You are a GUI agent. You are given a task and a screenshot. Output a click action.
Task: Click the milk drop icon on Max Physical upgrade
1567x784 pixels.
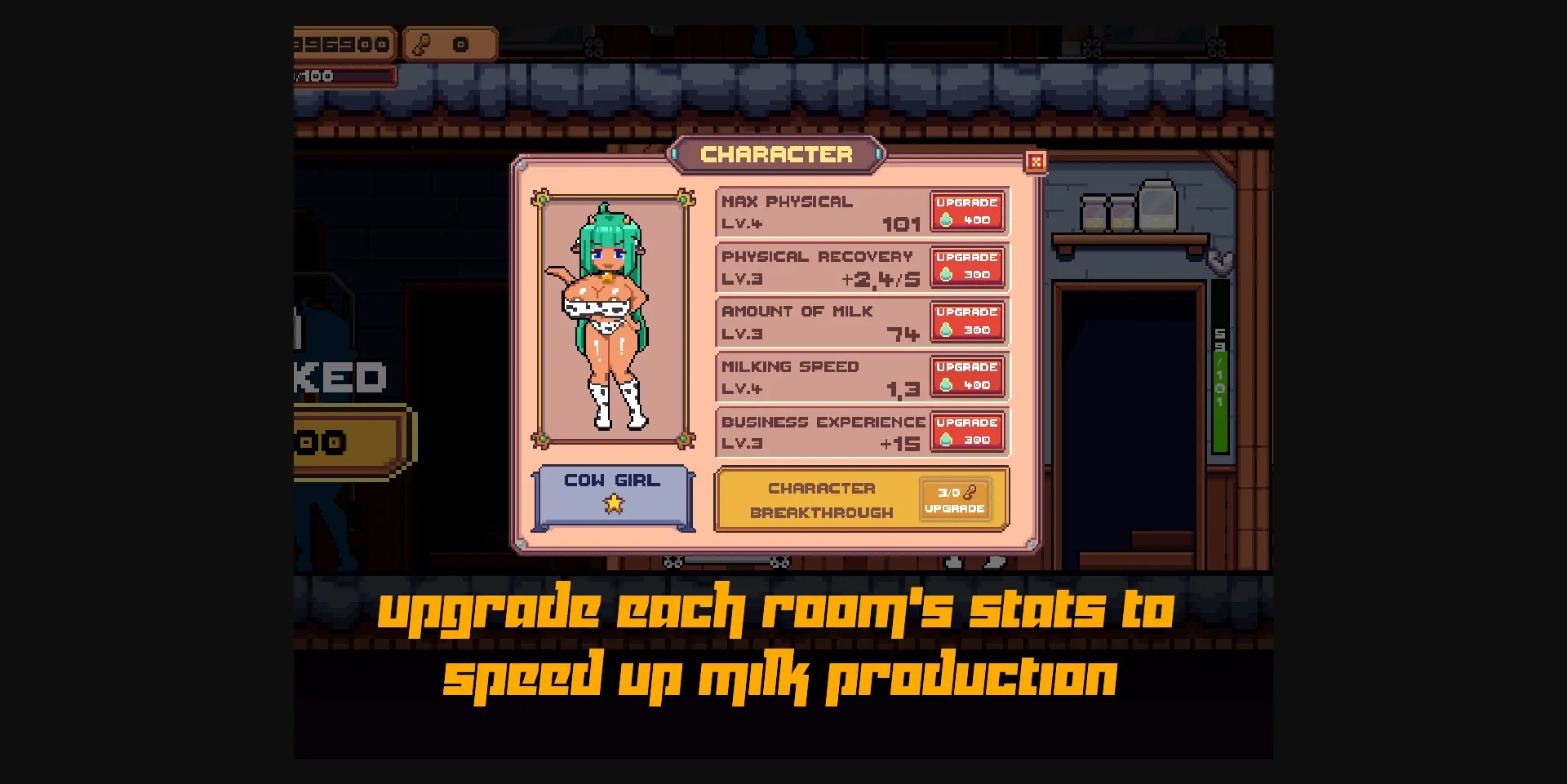coord(947,218)
